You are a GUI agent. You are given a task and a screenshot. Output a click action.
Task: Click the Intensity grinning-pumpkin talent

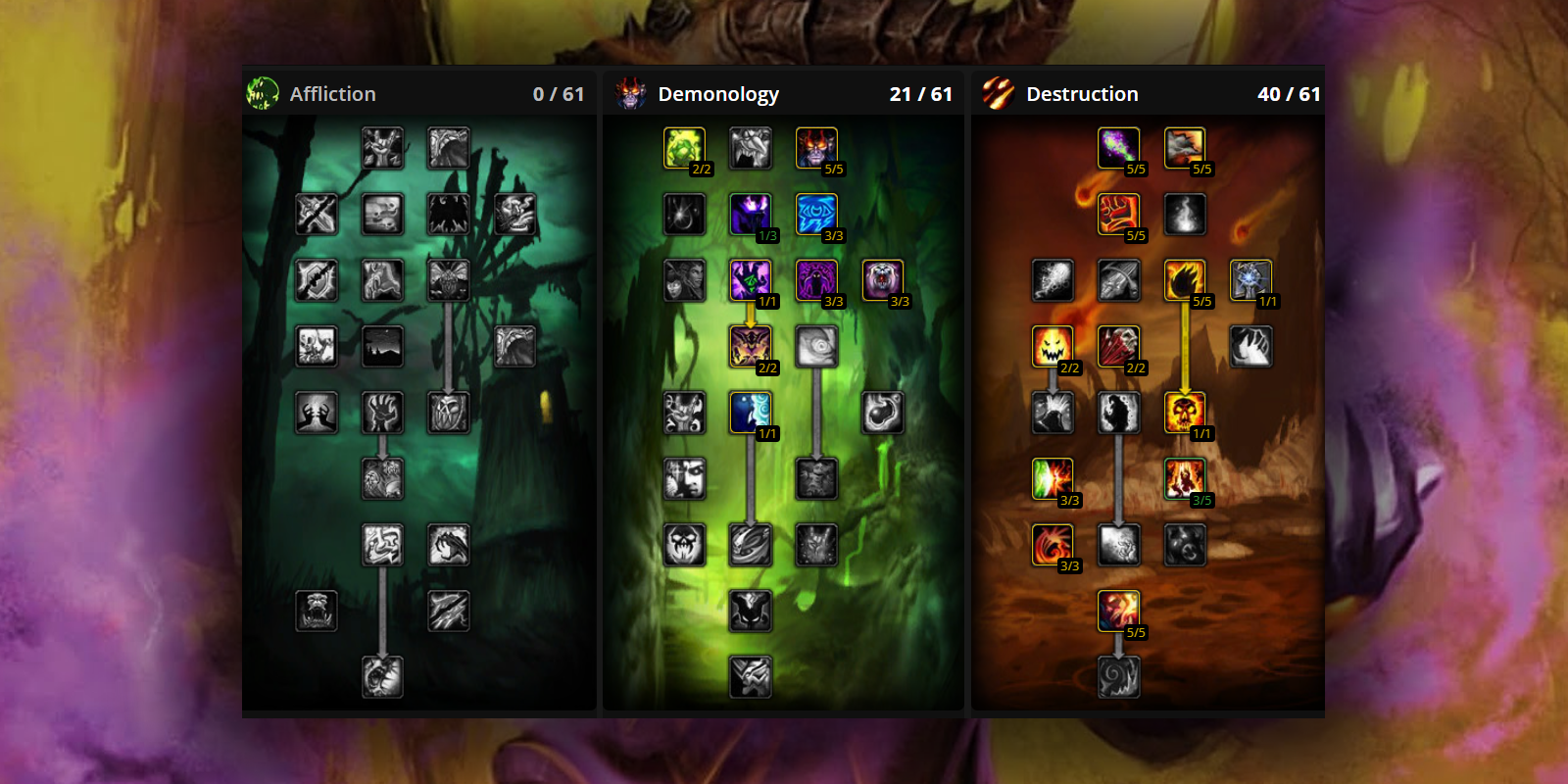1052,346
